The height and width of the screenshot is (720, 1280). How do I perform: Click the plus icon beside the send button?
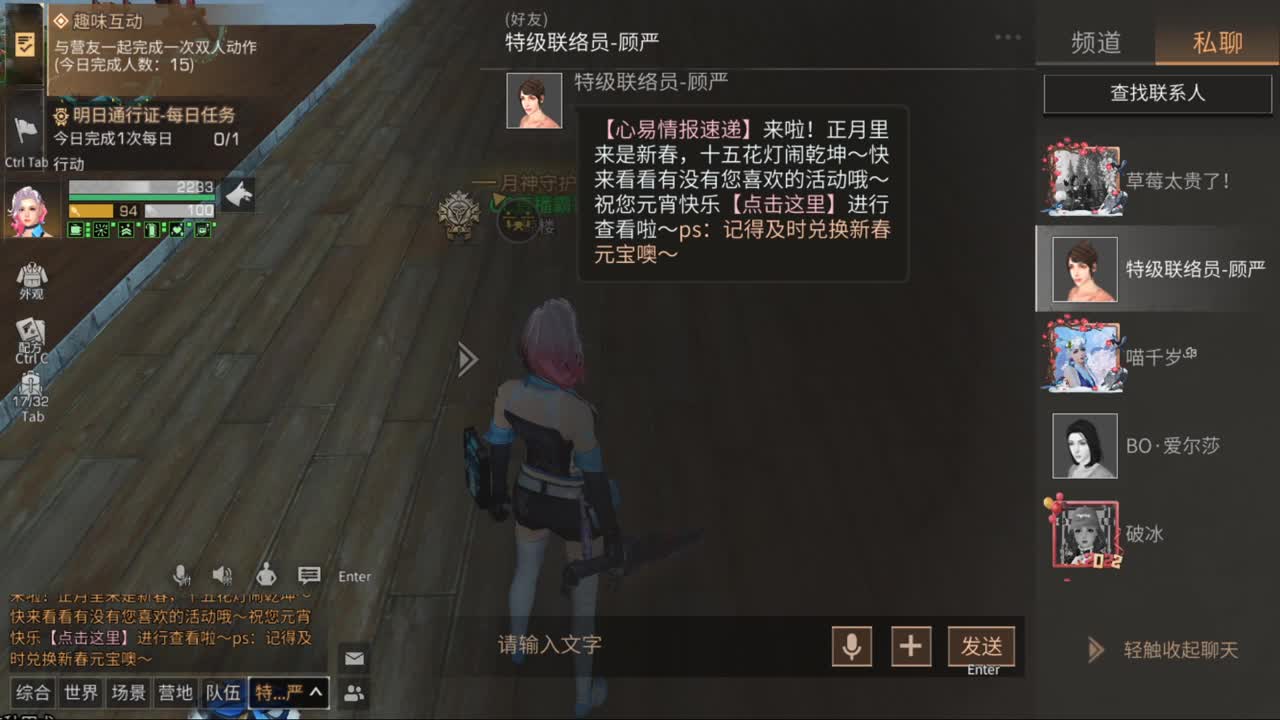[910, 647]
